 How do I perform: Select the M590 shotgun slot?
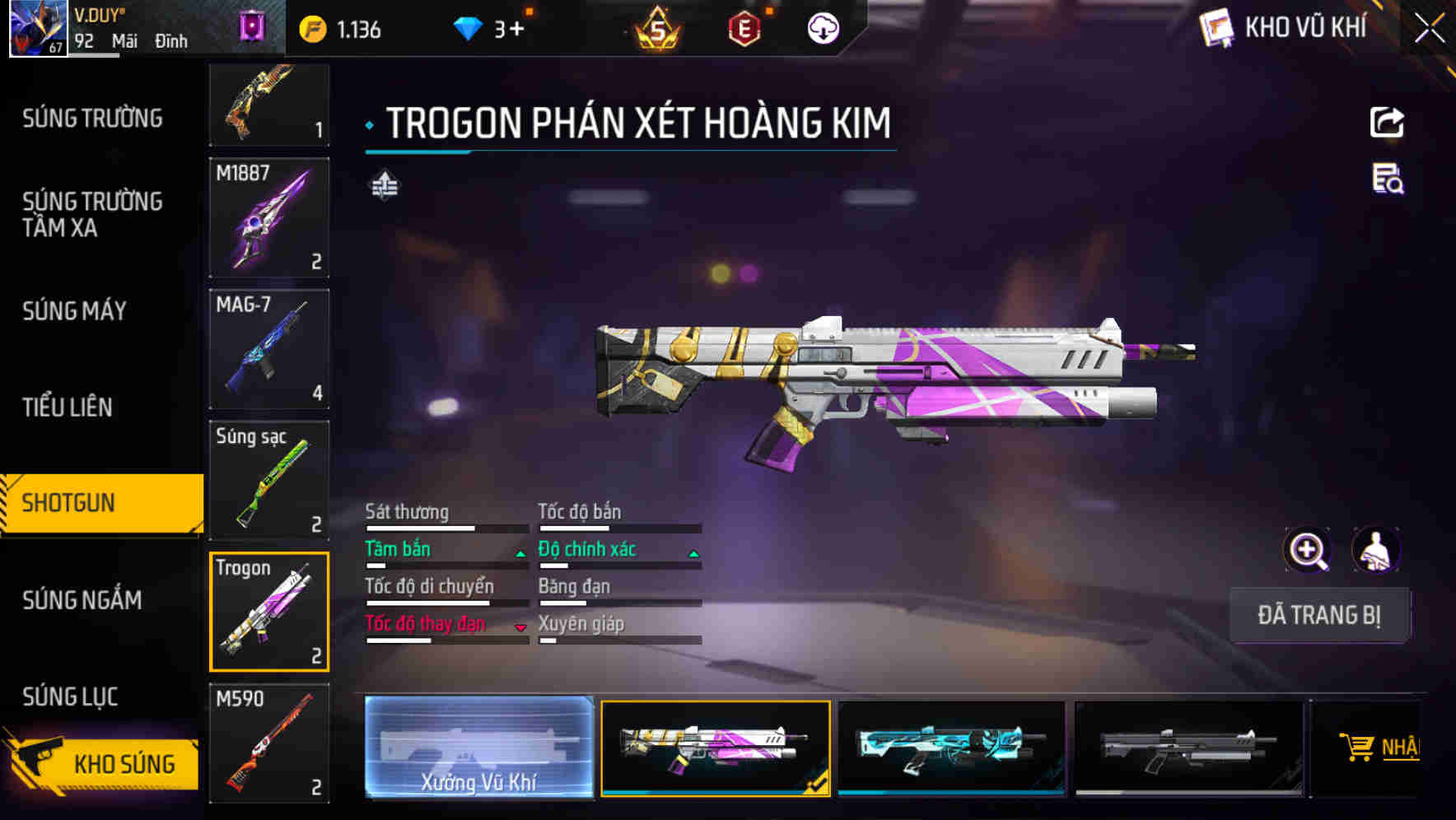269,743
